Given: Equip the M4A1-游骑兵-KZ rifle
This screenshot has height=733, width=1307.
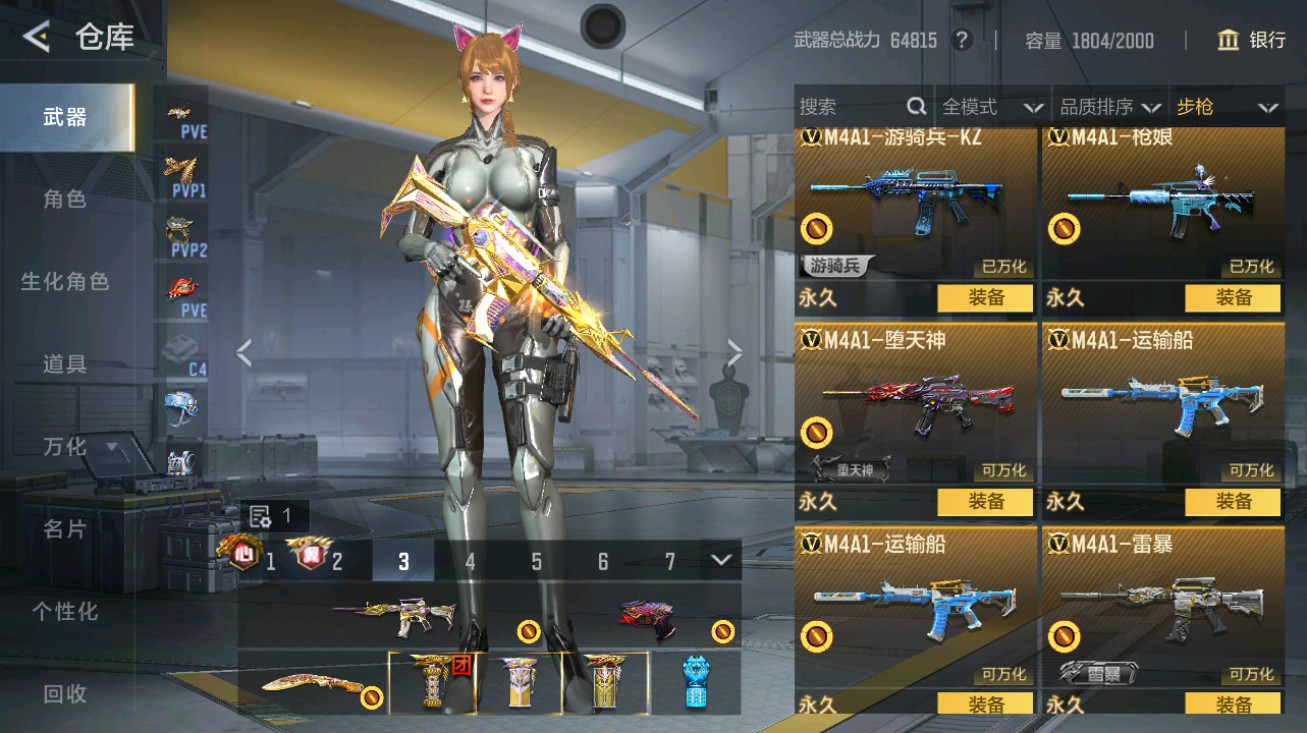Looking at the screenshot, I should 985,298.
